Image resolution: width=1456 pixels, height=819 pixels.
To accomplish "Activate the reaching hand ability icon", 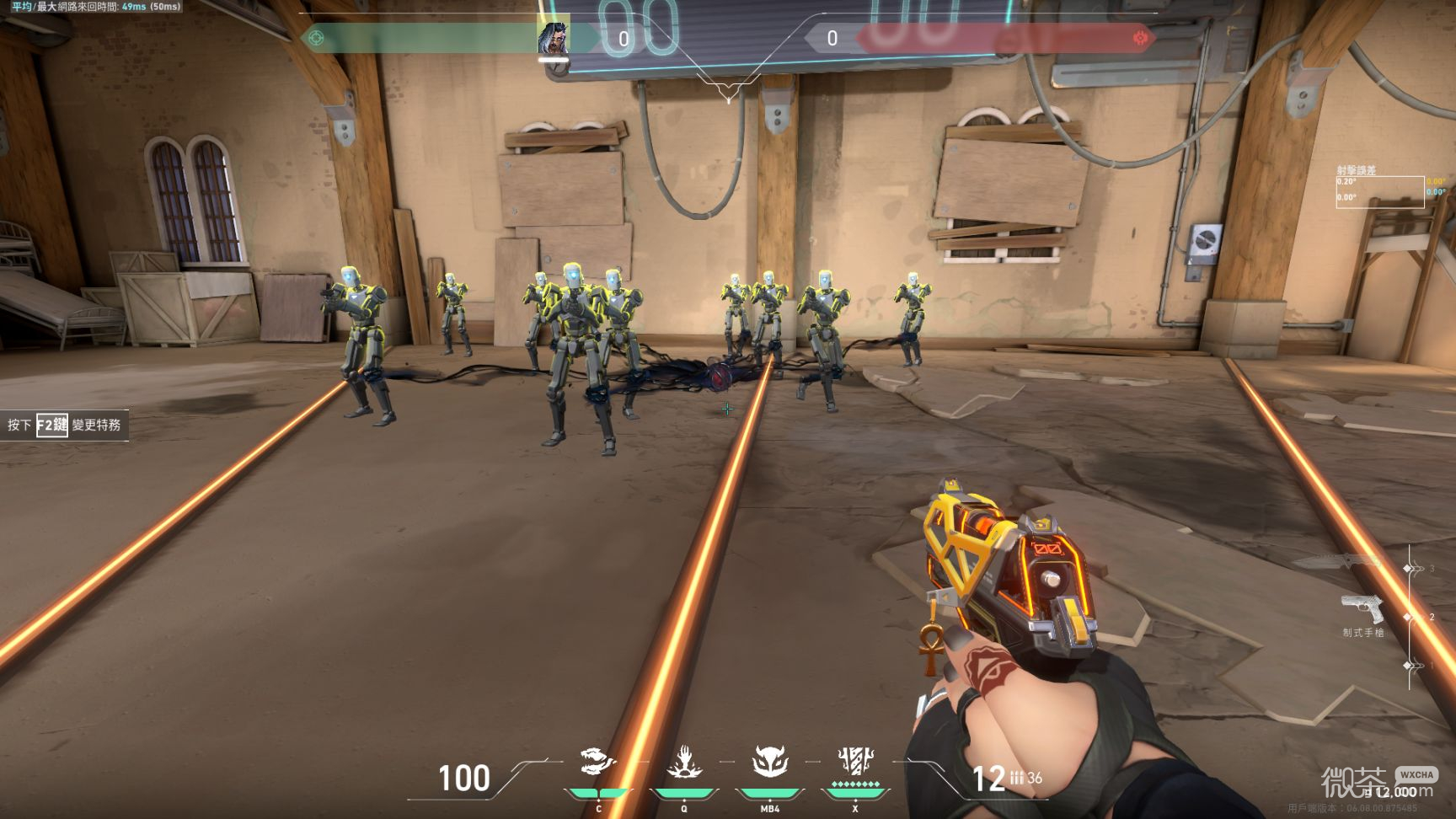I will 684,762.
